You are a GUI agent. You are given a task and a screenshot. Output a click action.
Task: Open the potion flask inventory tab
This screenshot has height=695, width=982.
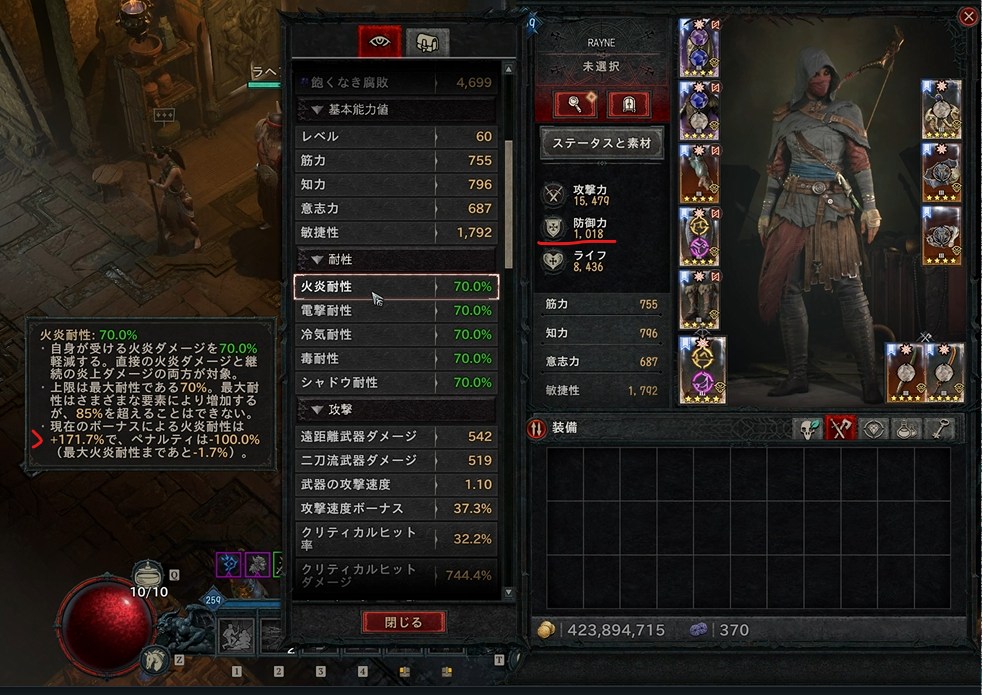907,430
